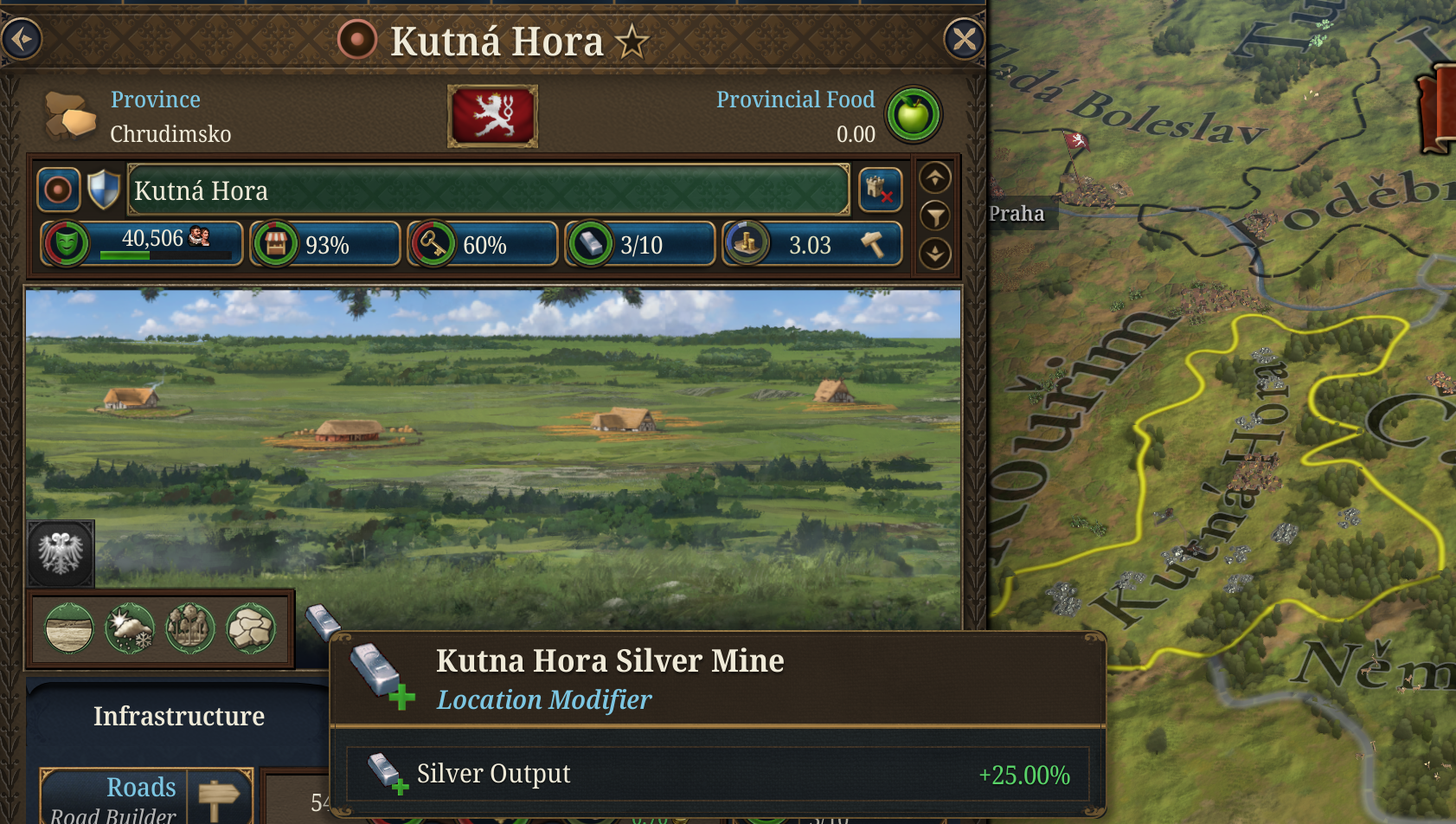Viewport: 1456px width, 824px height.
Task: Select the building slots icon showing 3/10
Action: pos(589,243)
